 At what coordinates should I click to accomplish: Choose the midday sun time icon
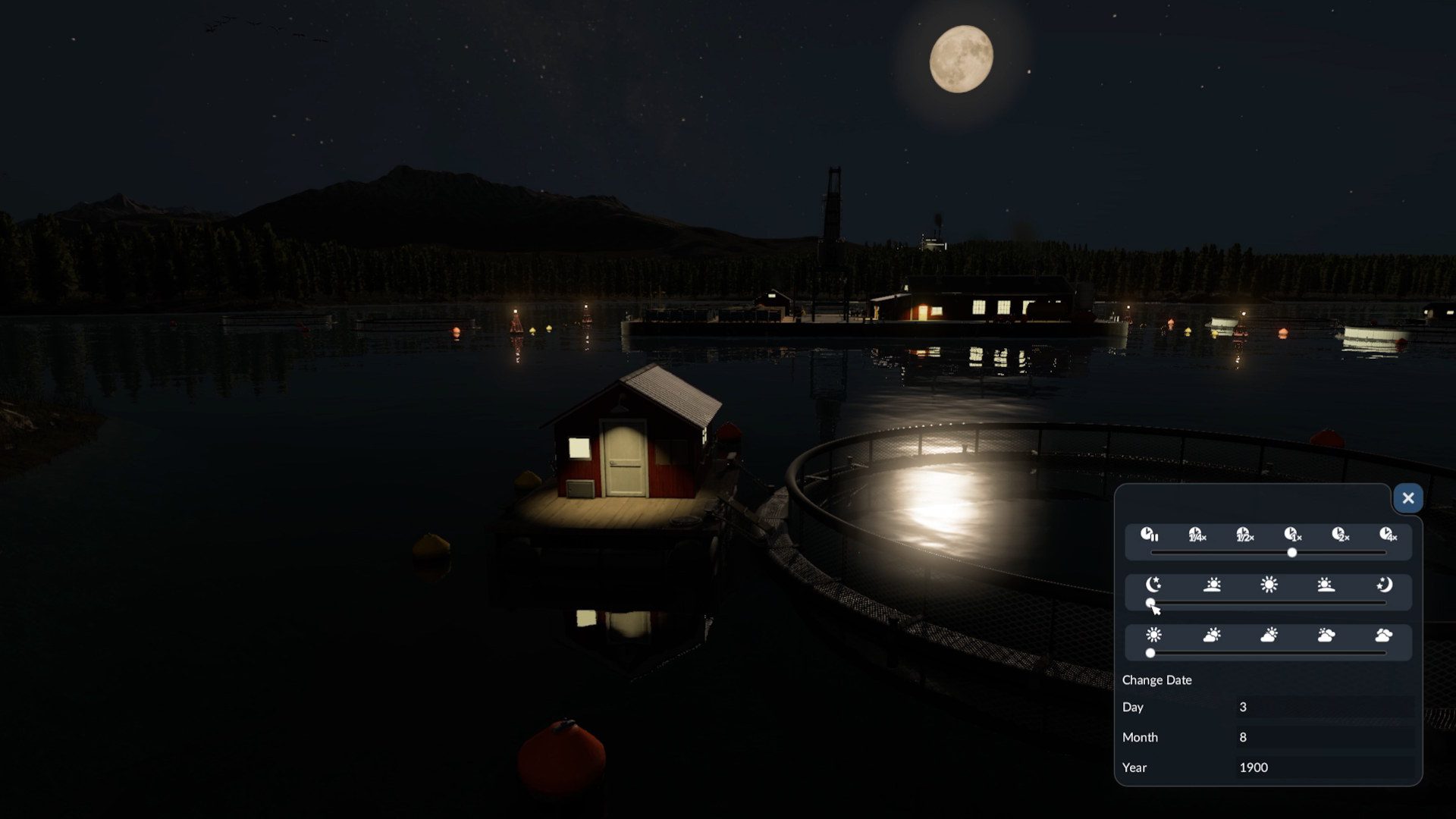pyautogui.click(x=1269, y=585)
